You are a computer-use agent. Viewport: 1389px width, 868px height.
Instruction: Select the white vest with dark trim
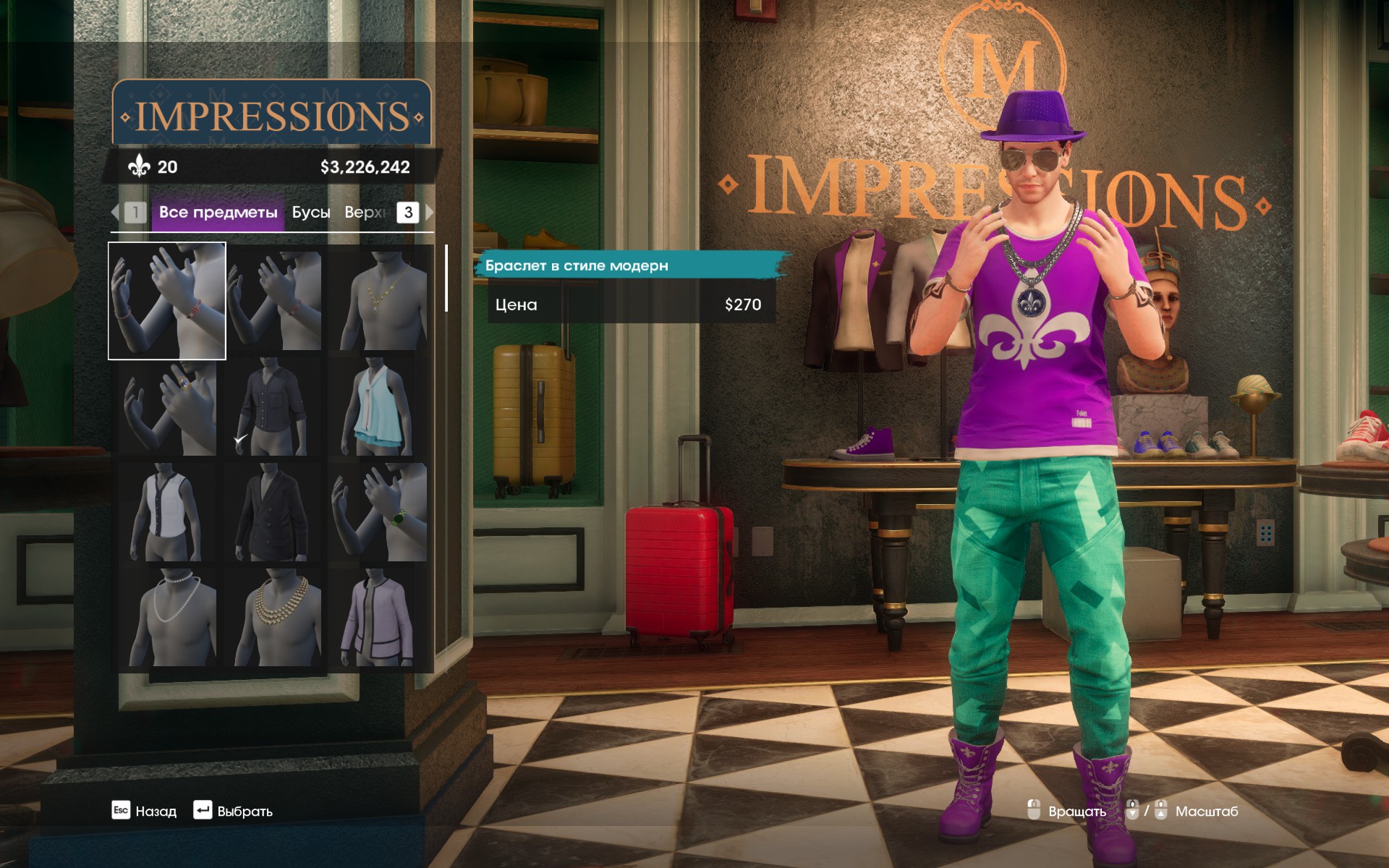tap(167, 513)
